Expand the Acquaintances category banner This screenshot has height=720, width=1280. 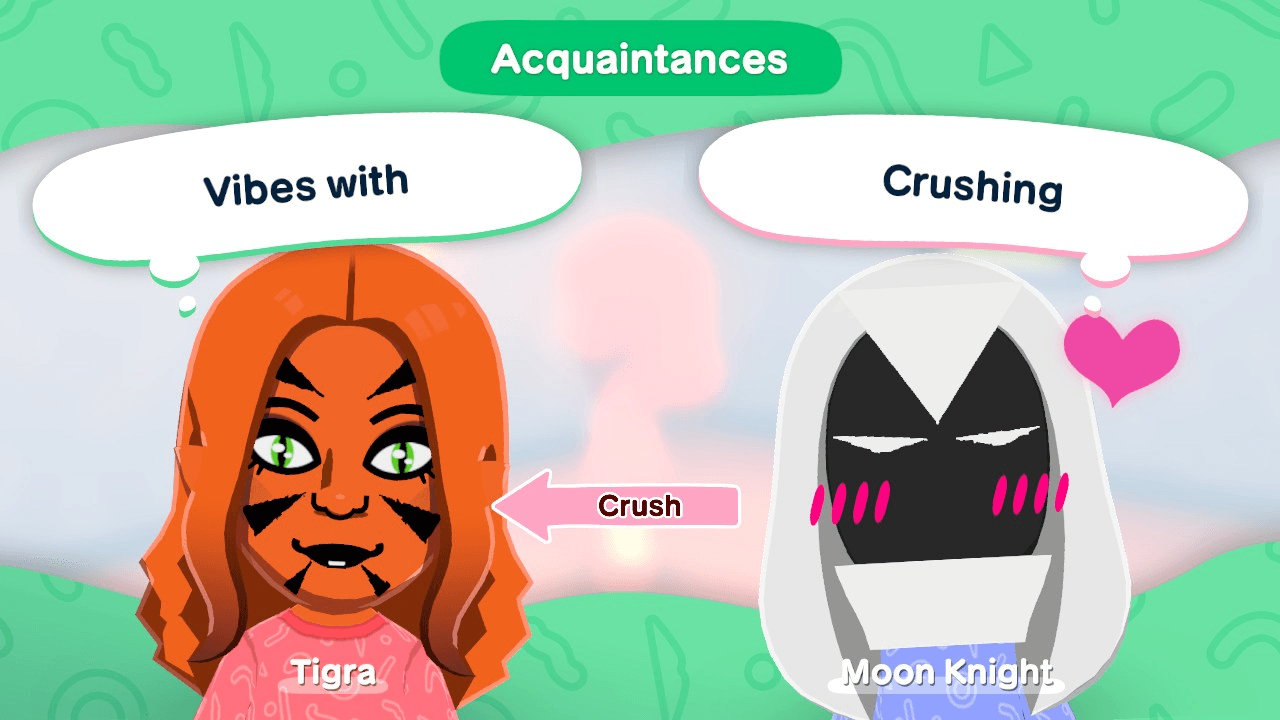[x=640, y=59]
